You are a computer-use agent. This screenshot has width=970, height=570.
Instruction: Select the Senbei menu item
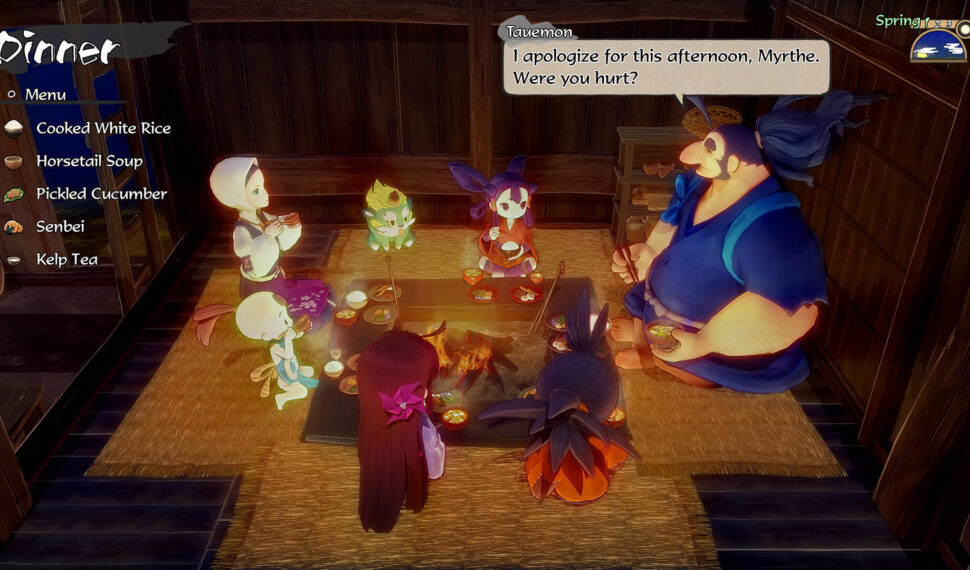pos(60,227)
